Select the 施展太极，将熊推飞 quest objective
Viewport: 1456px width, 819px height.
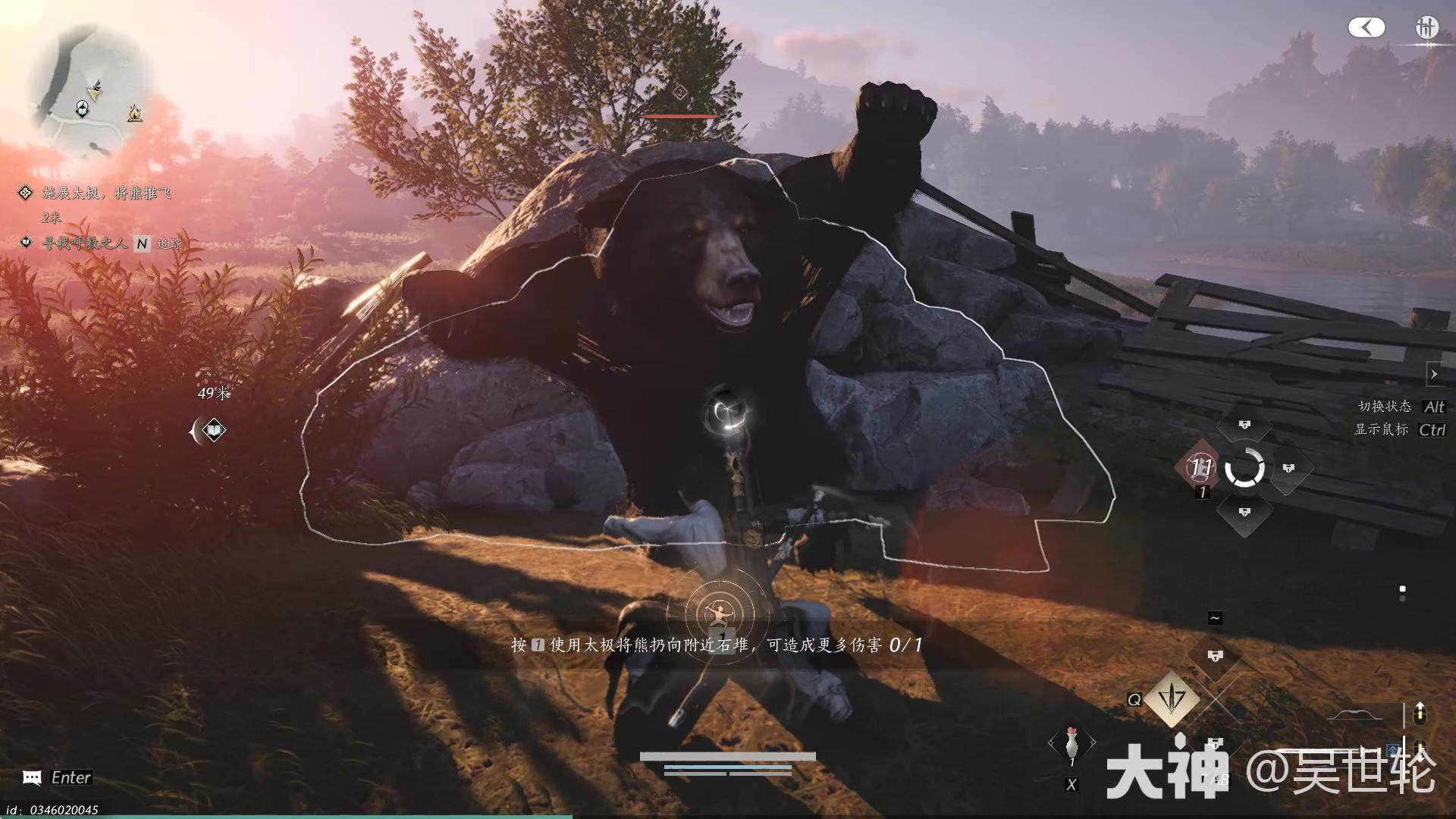(x=106, y=193)
